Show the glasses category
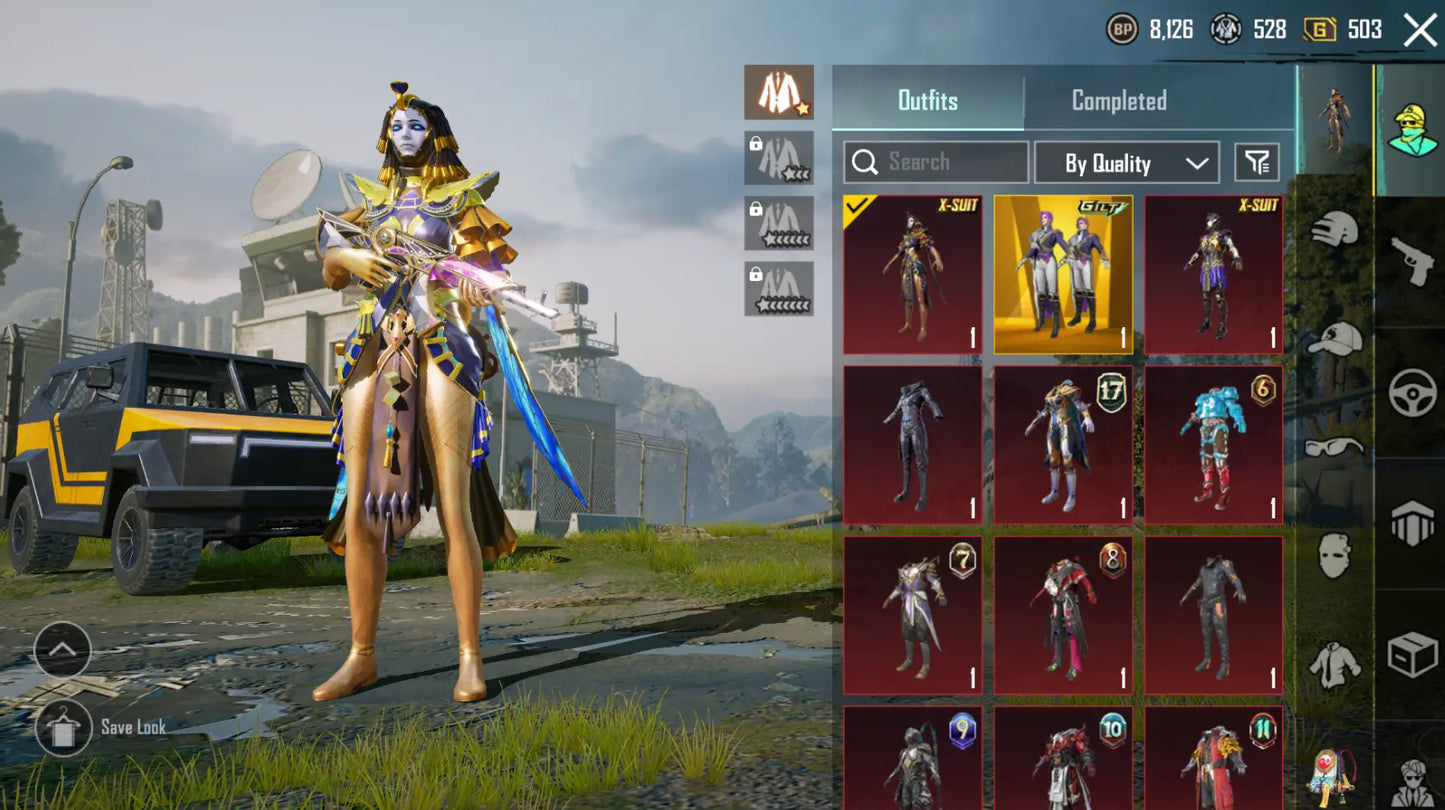The width and height of the screenshot is (1445, 810). coord(1336,447)
